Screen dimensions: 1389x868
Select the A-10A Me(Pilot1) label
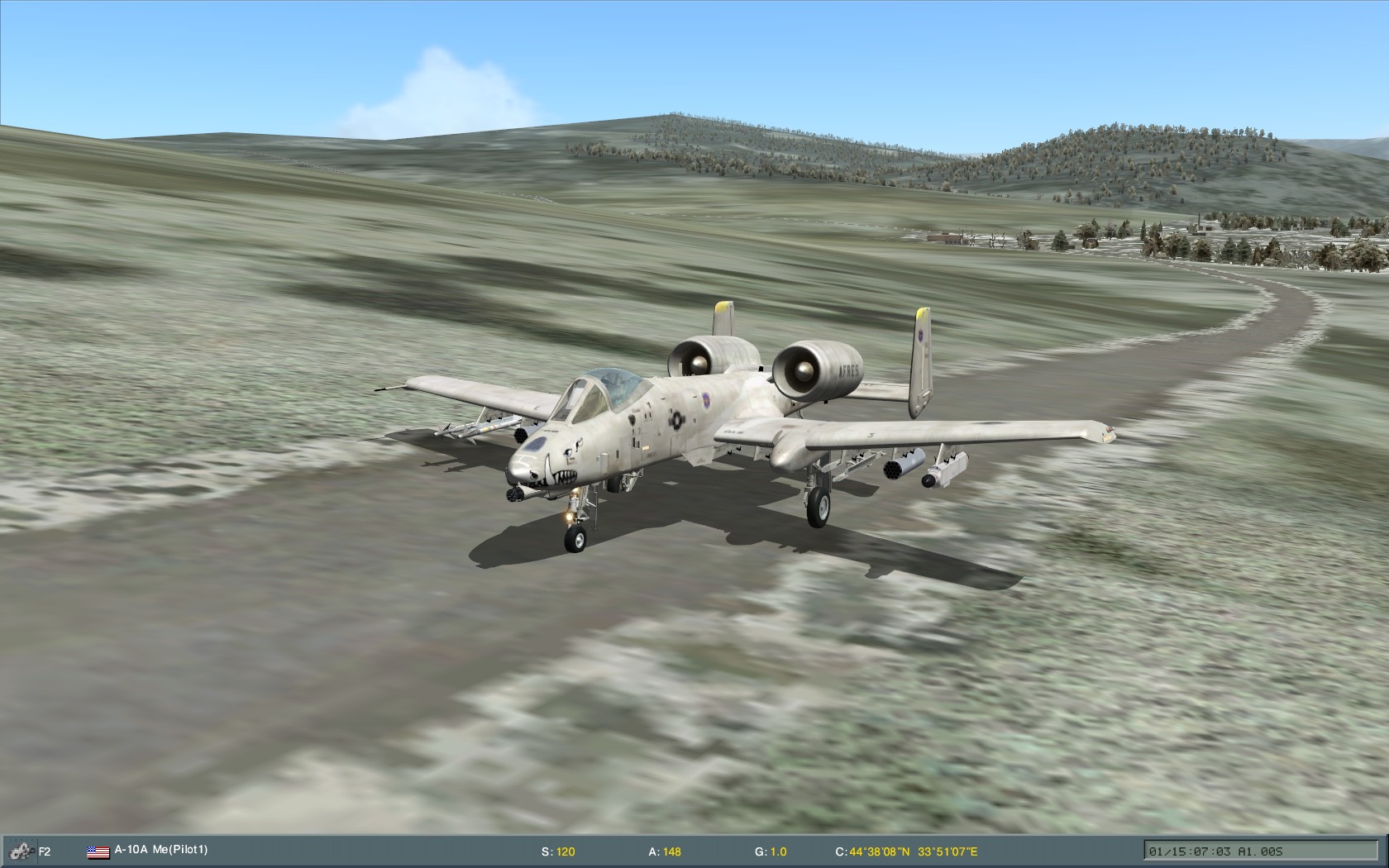coord(157,847)
